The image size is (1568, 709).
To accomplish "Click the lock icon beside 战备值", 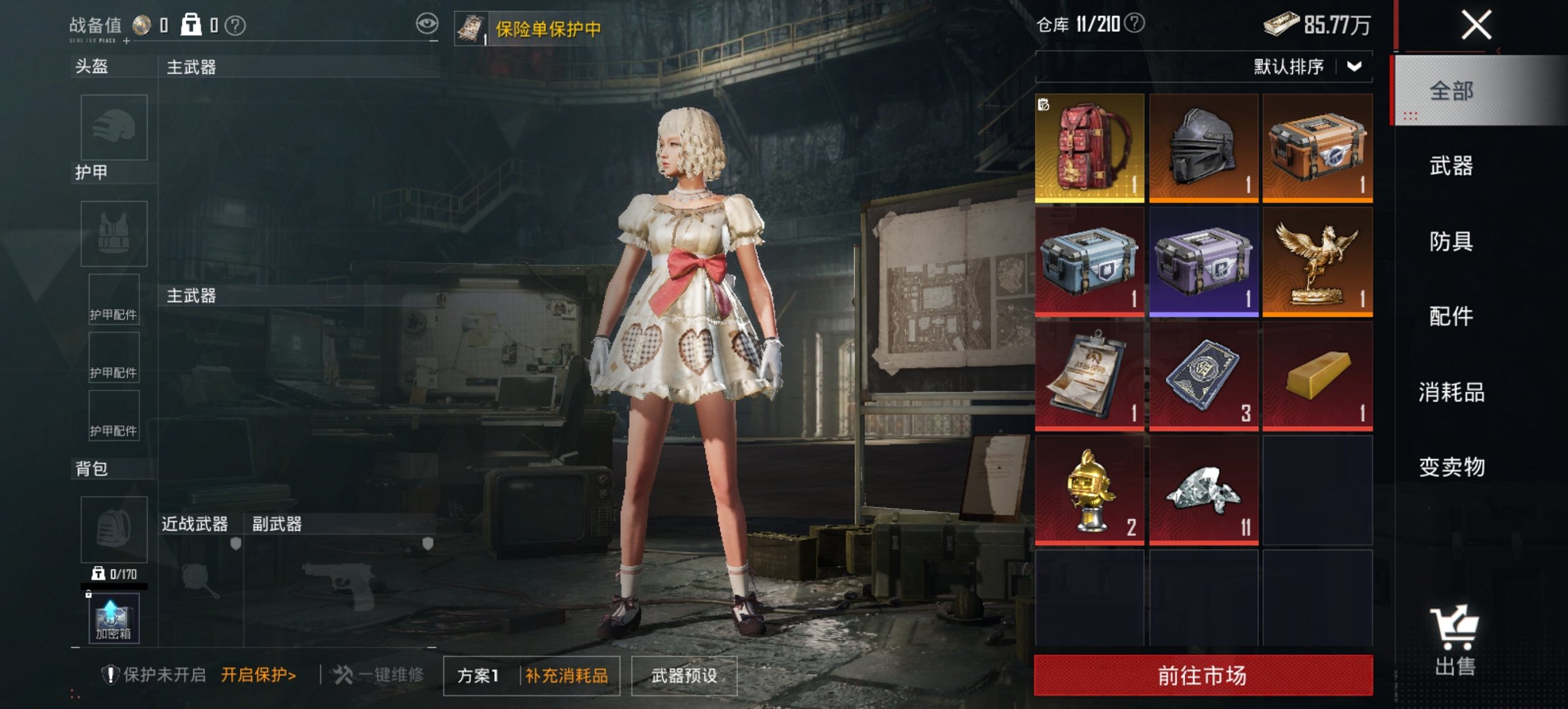I will (191, 23).
